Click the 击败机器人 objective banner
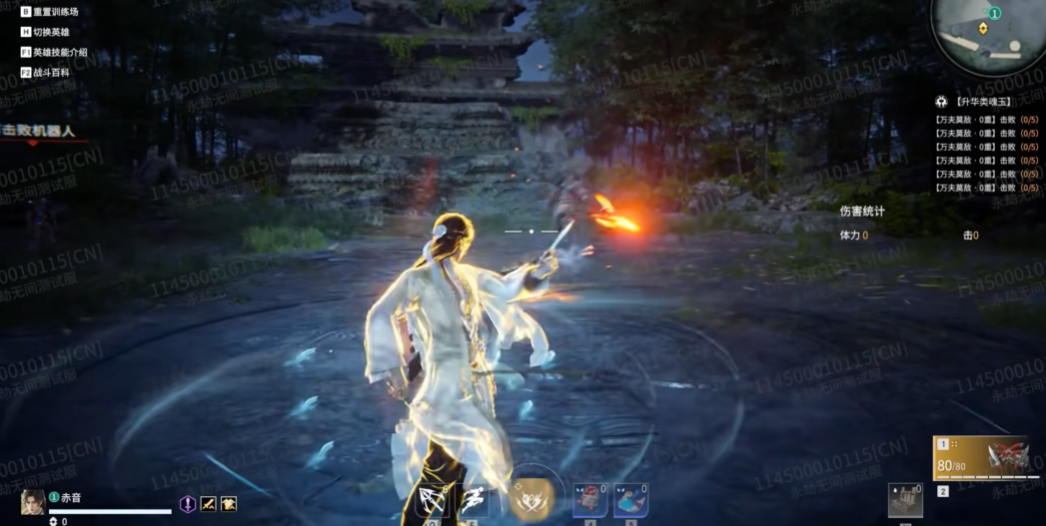 pyautogui.click(x=40, y=131)
